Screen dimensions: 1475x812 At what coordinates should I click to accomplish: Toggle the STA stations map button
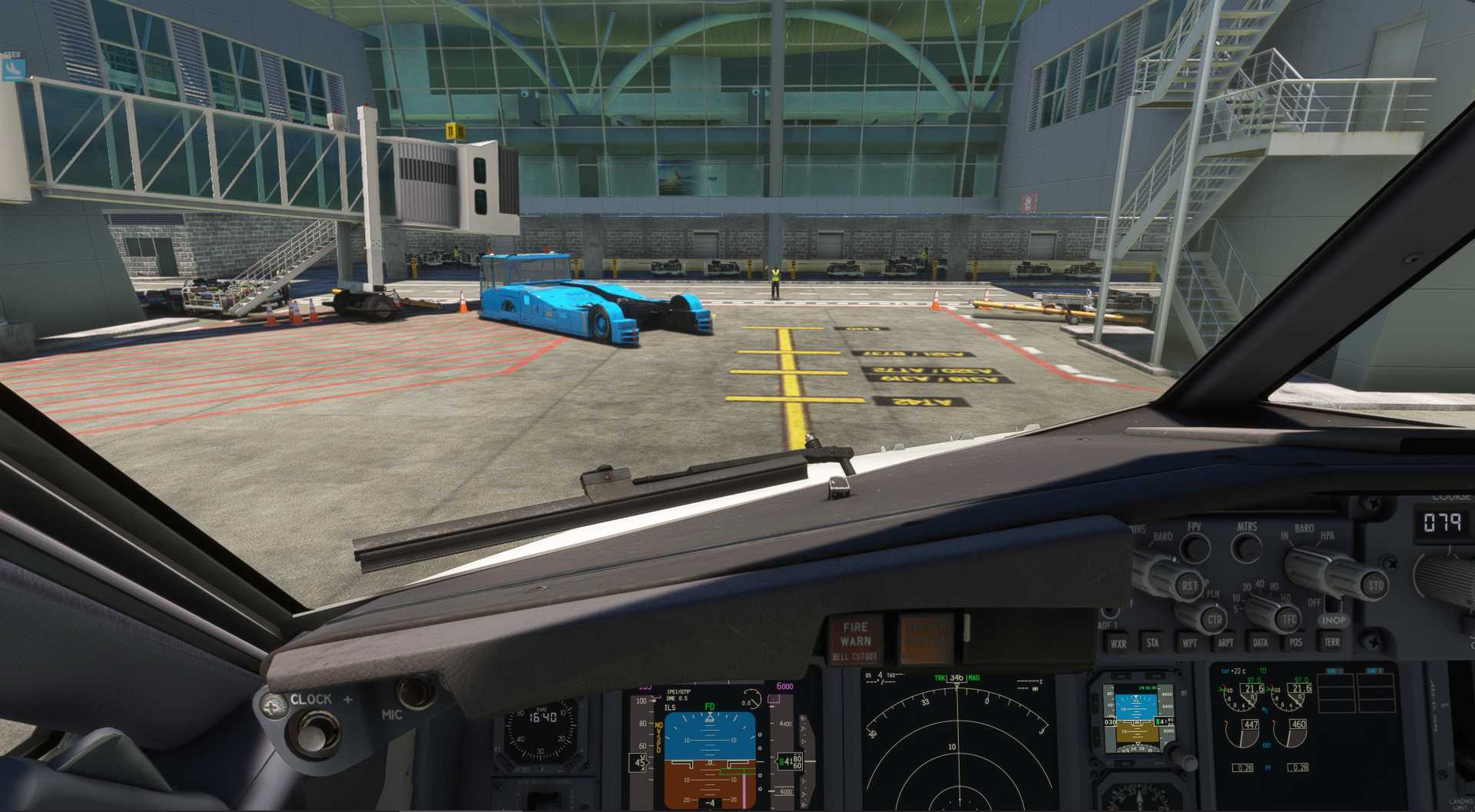[1152, 643]
